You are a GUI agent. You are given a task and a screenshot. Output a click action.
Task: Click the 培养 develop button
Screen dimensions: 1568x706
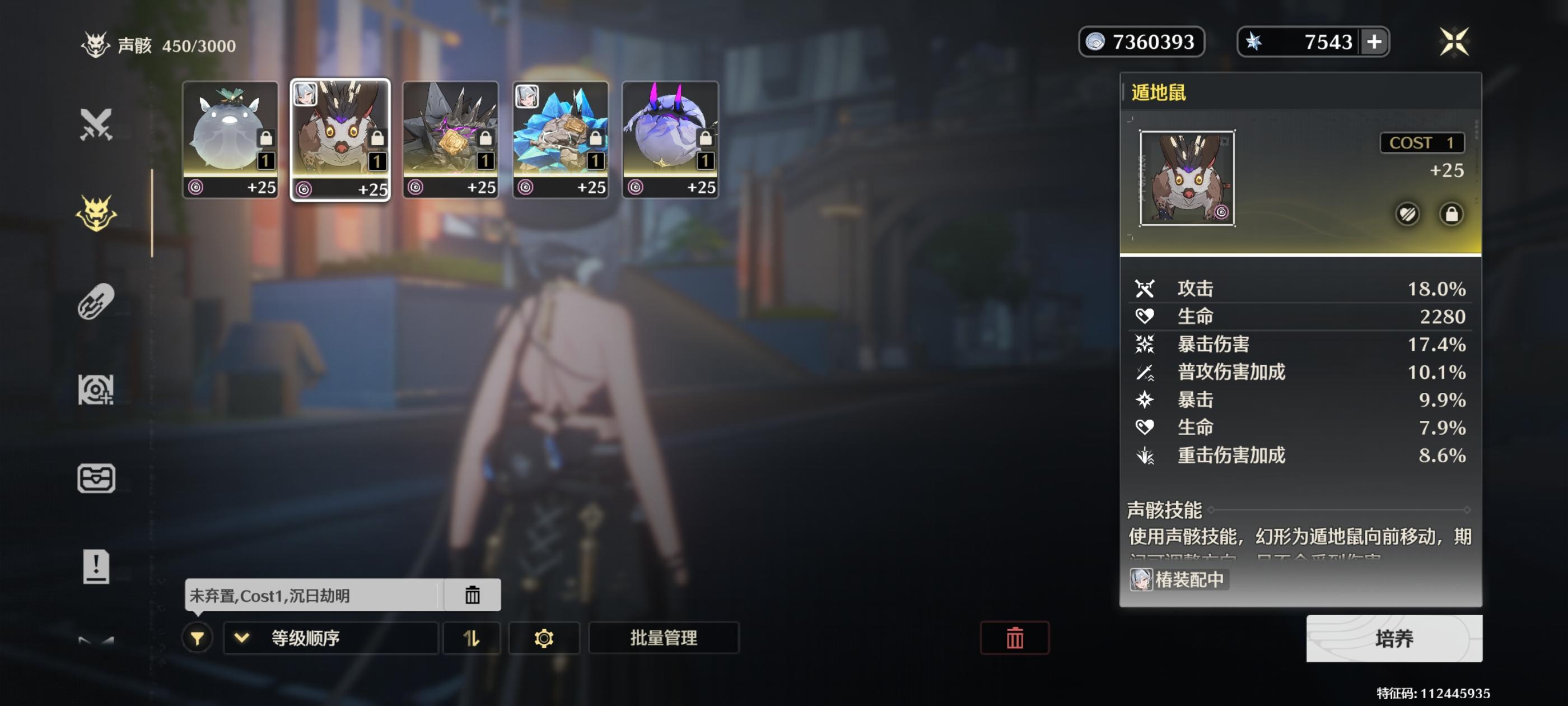click(1394, 638)
